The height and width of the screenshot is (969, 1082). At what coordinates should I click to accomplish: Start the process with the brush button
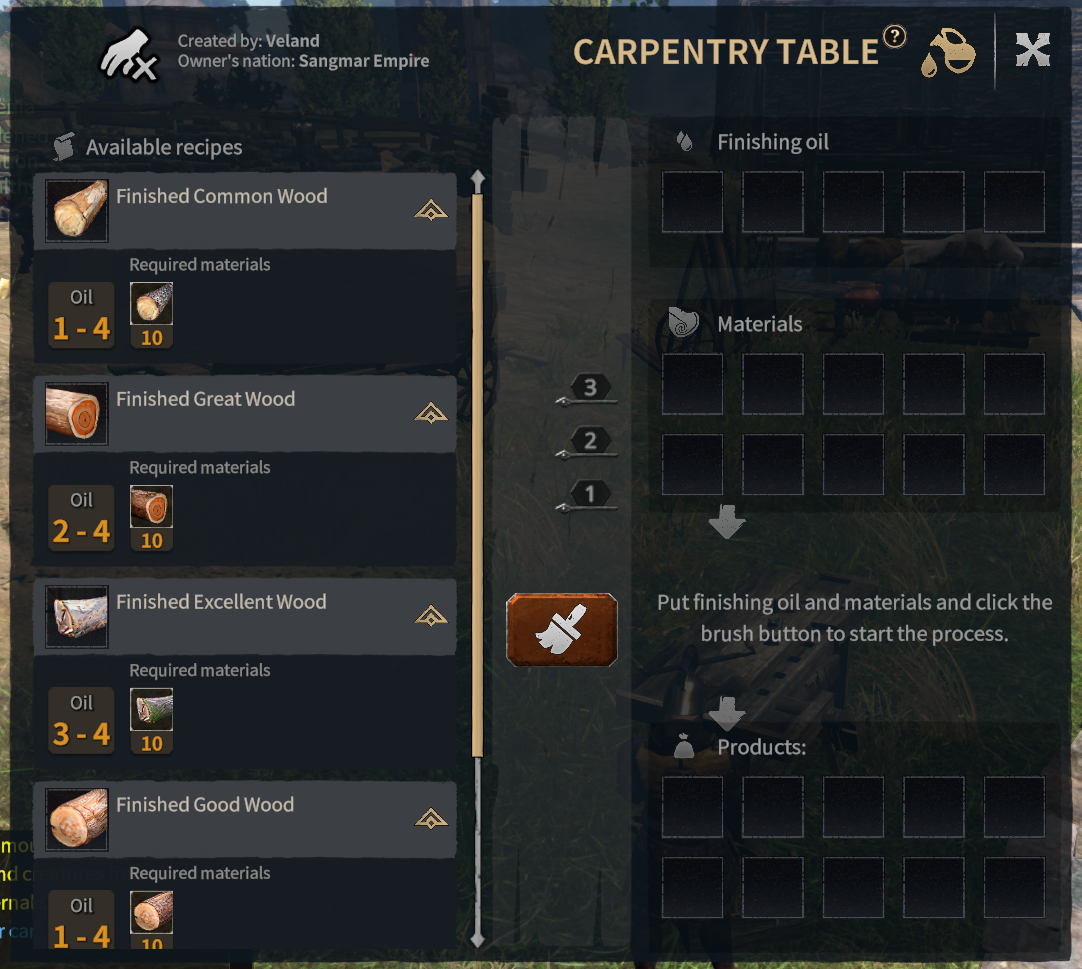[x=561, y=630]
